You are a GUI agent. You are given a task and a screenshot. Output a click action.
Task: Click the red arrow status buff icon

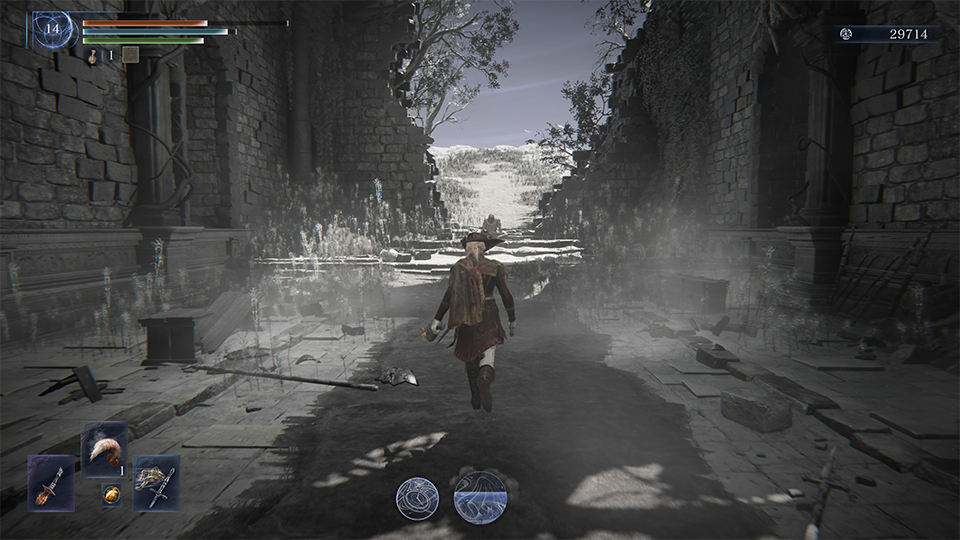click(x=130, y=55)
